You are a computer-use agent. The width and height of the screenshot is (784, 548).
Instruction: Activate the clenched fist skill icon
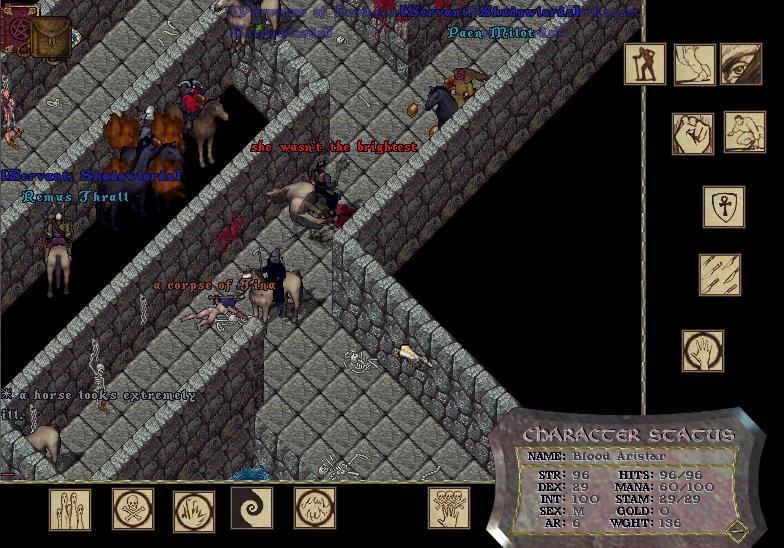[693, 133]
